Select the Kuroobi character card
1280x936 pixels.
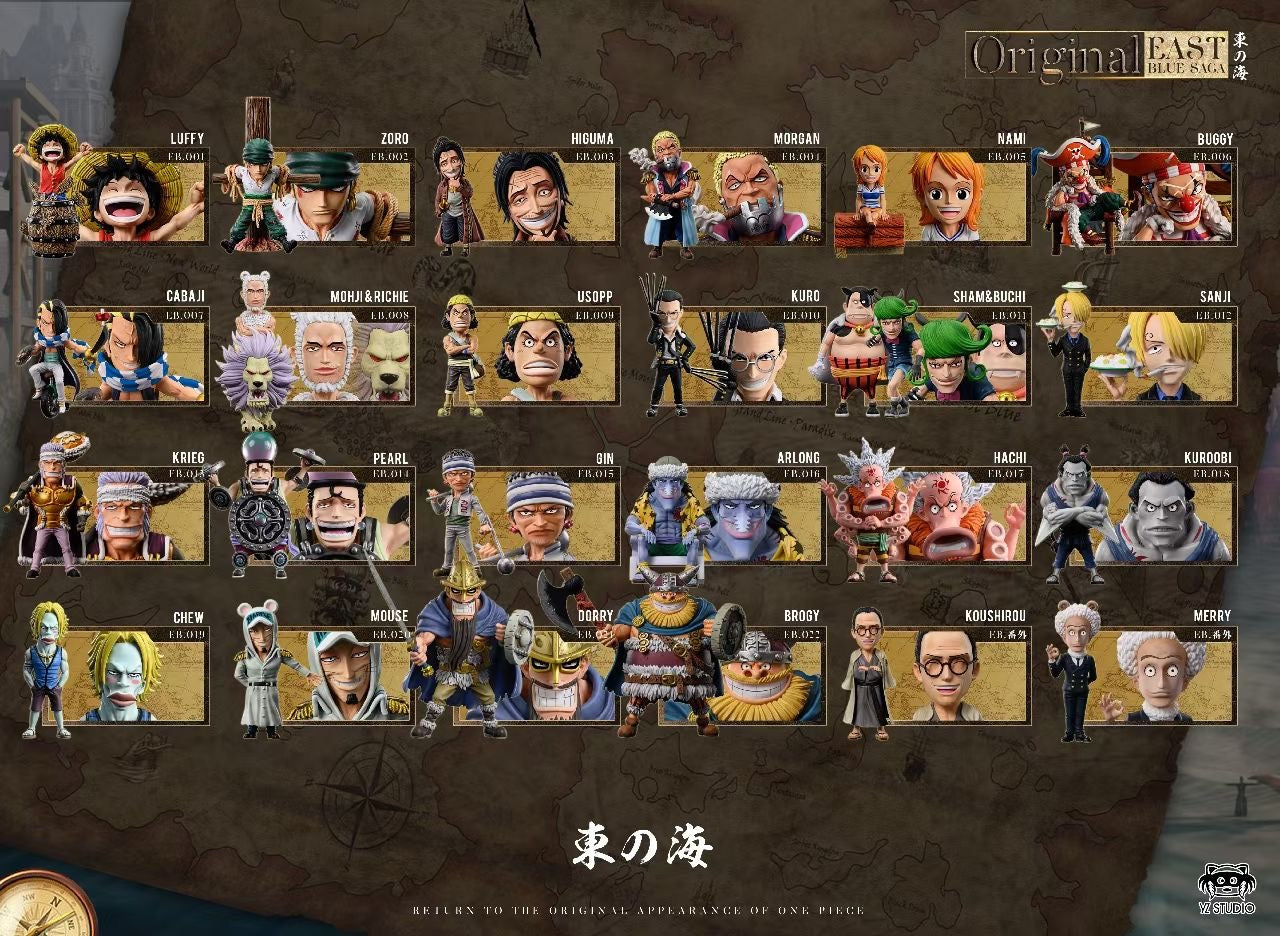click(x=1160, y=514)
